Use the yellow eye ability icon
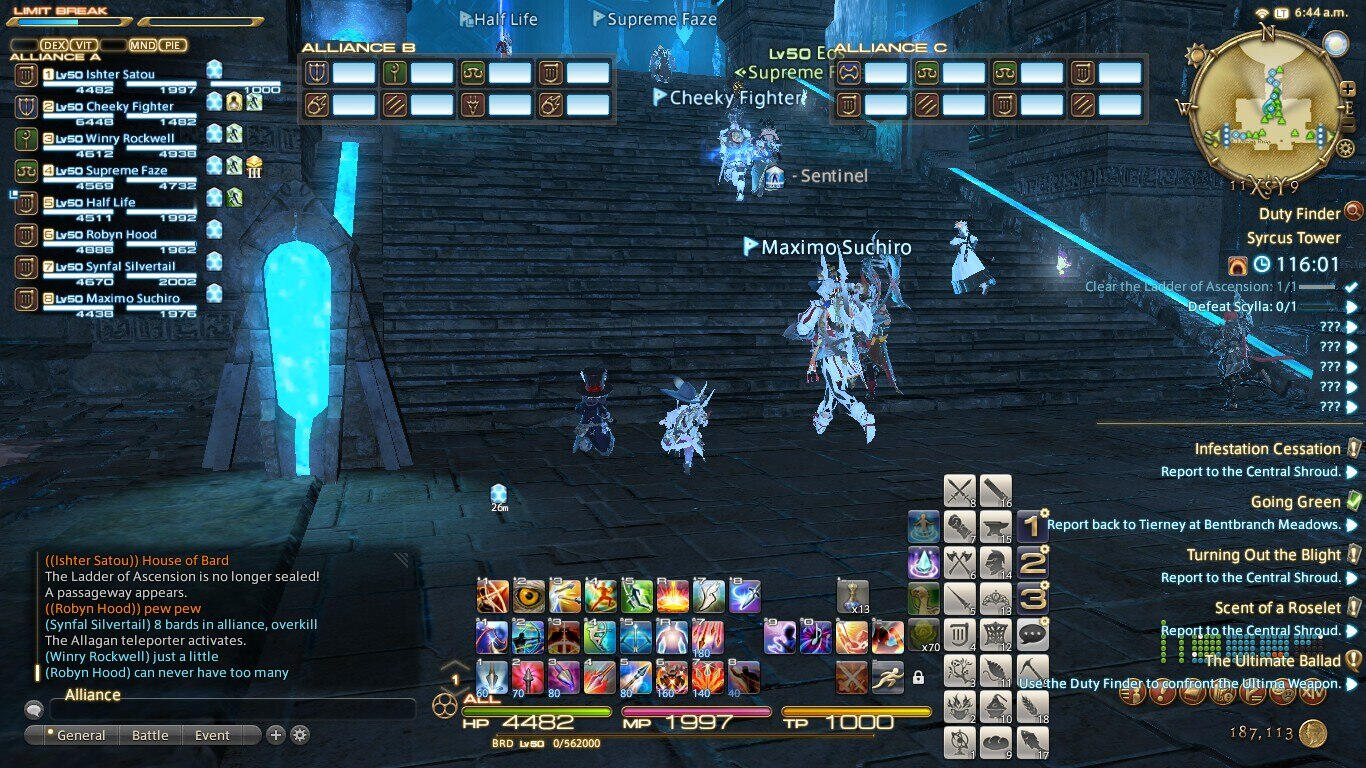Viewport: 1366px width, 768px height. [x=529, y=596]
